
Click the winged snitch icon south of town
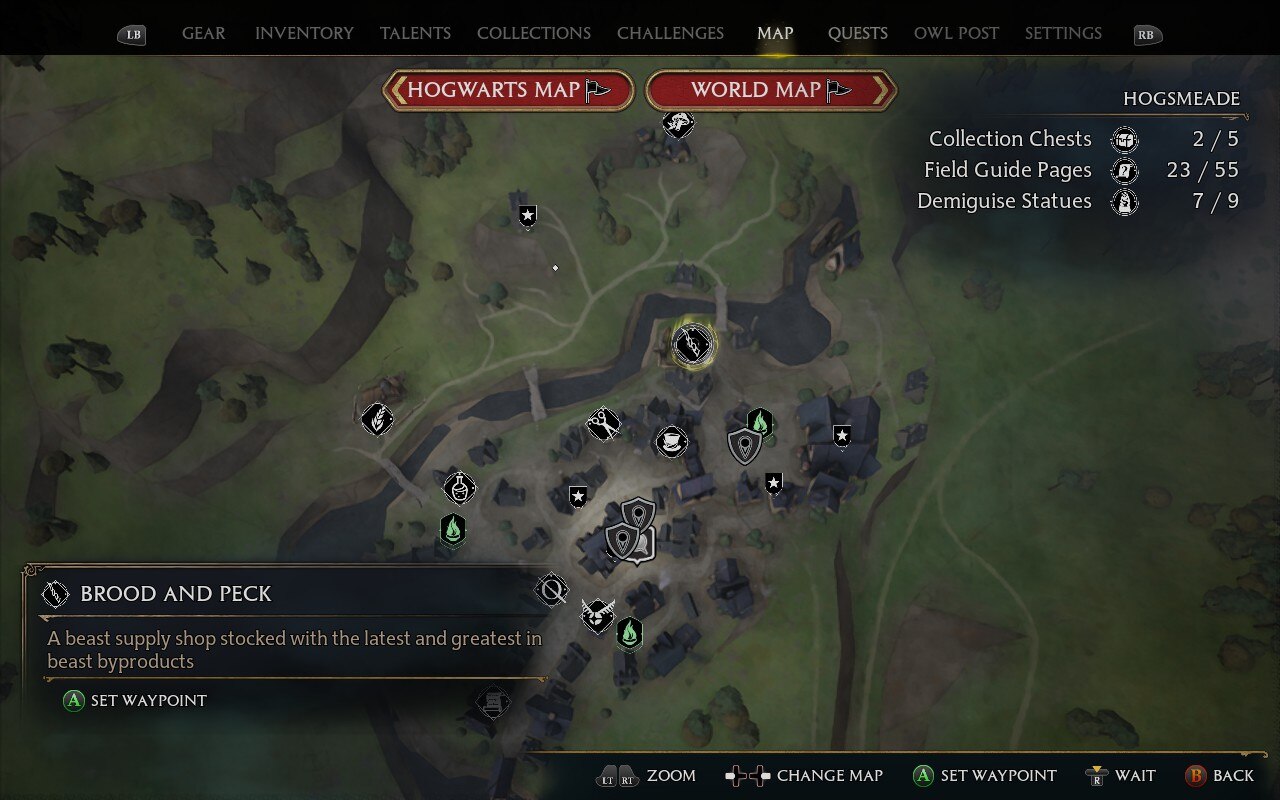tap(597, 615)
